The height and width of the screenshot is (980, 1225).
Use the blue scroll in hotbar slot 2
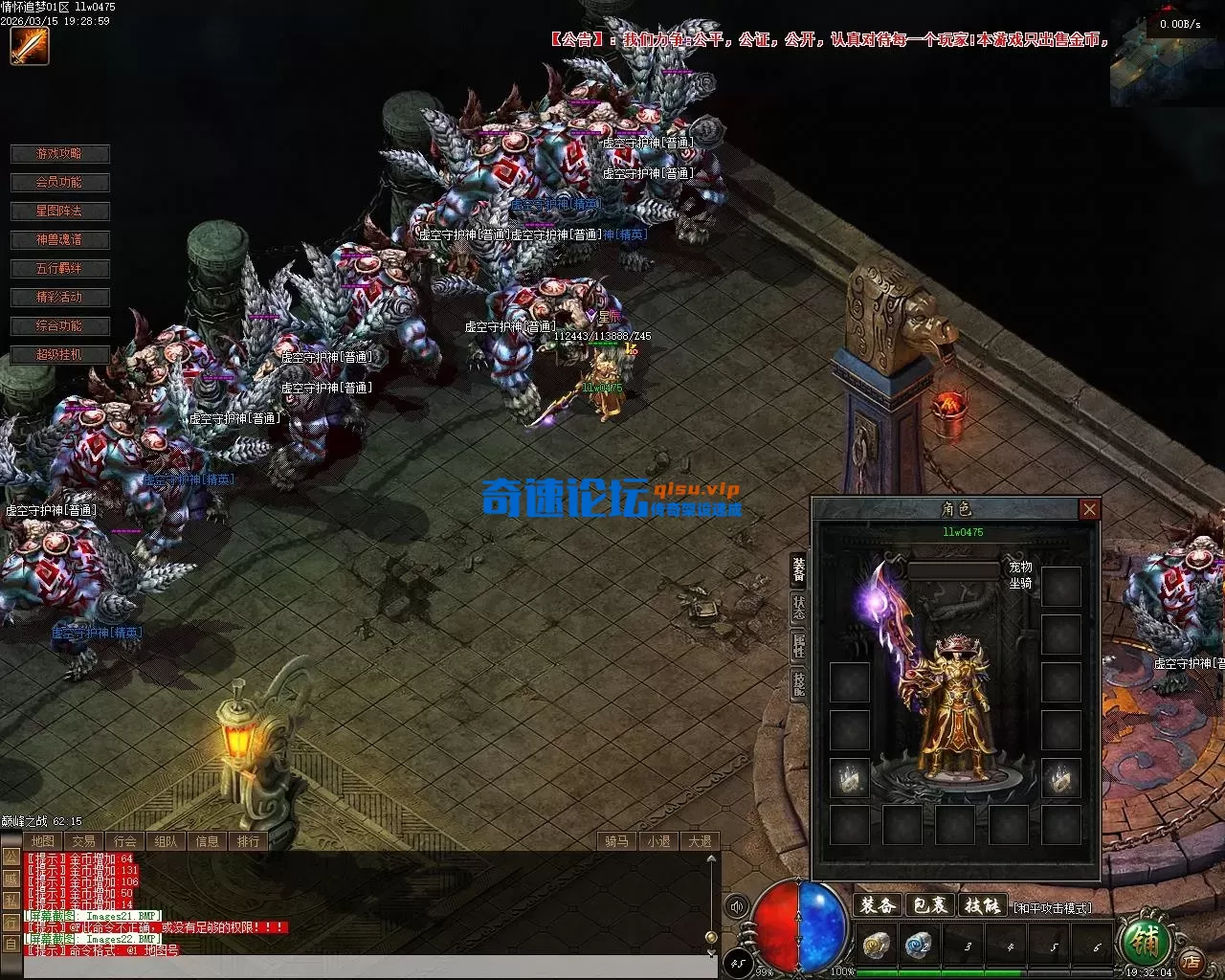[919, 946]
